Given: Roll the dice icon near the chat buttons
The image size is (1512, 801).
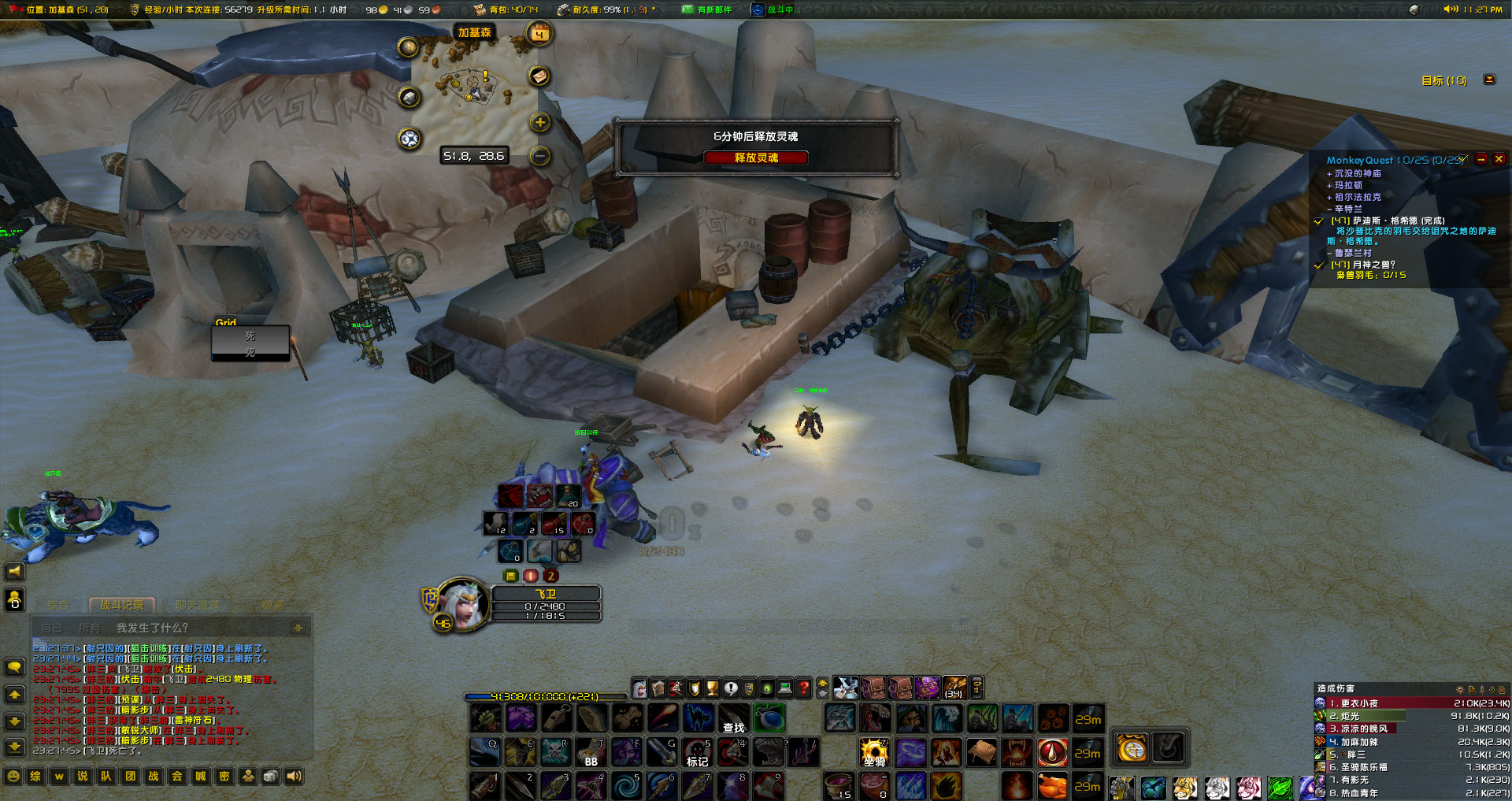Looking at the screenshot, I should (x=270, y=776).
